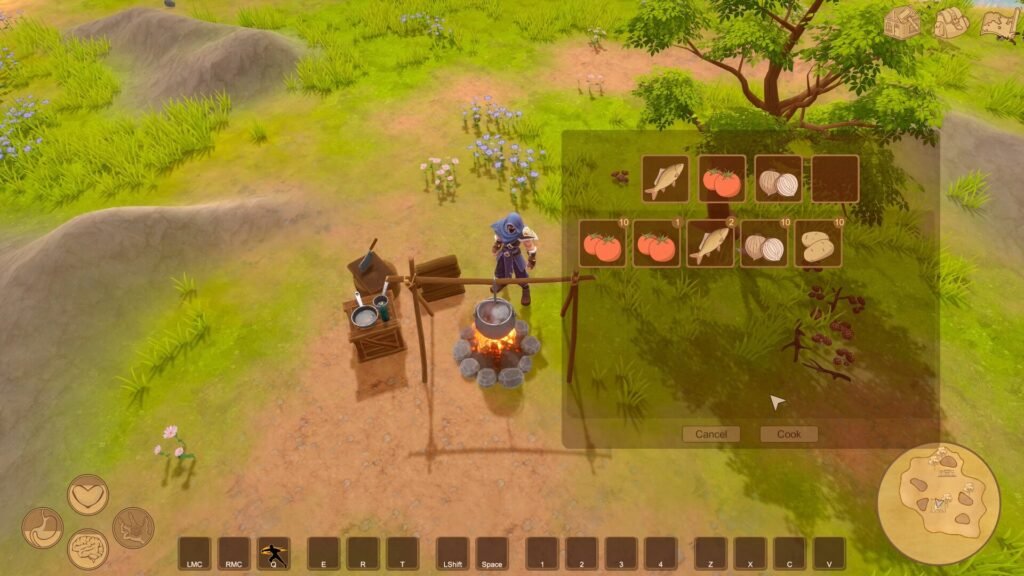Open the backpack inventory
The image size is (1024, 576).
point(951,22)
